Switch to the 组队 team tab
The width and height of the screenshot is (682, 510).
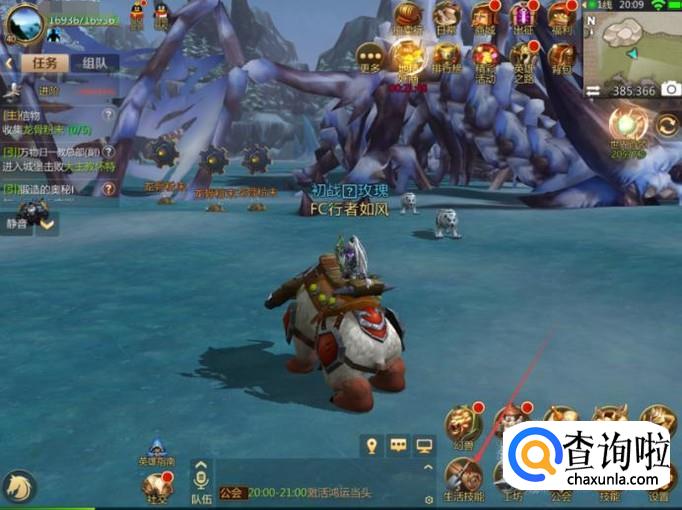[95, 62]
